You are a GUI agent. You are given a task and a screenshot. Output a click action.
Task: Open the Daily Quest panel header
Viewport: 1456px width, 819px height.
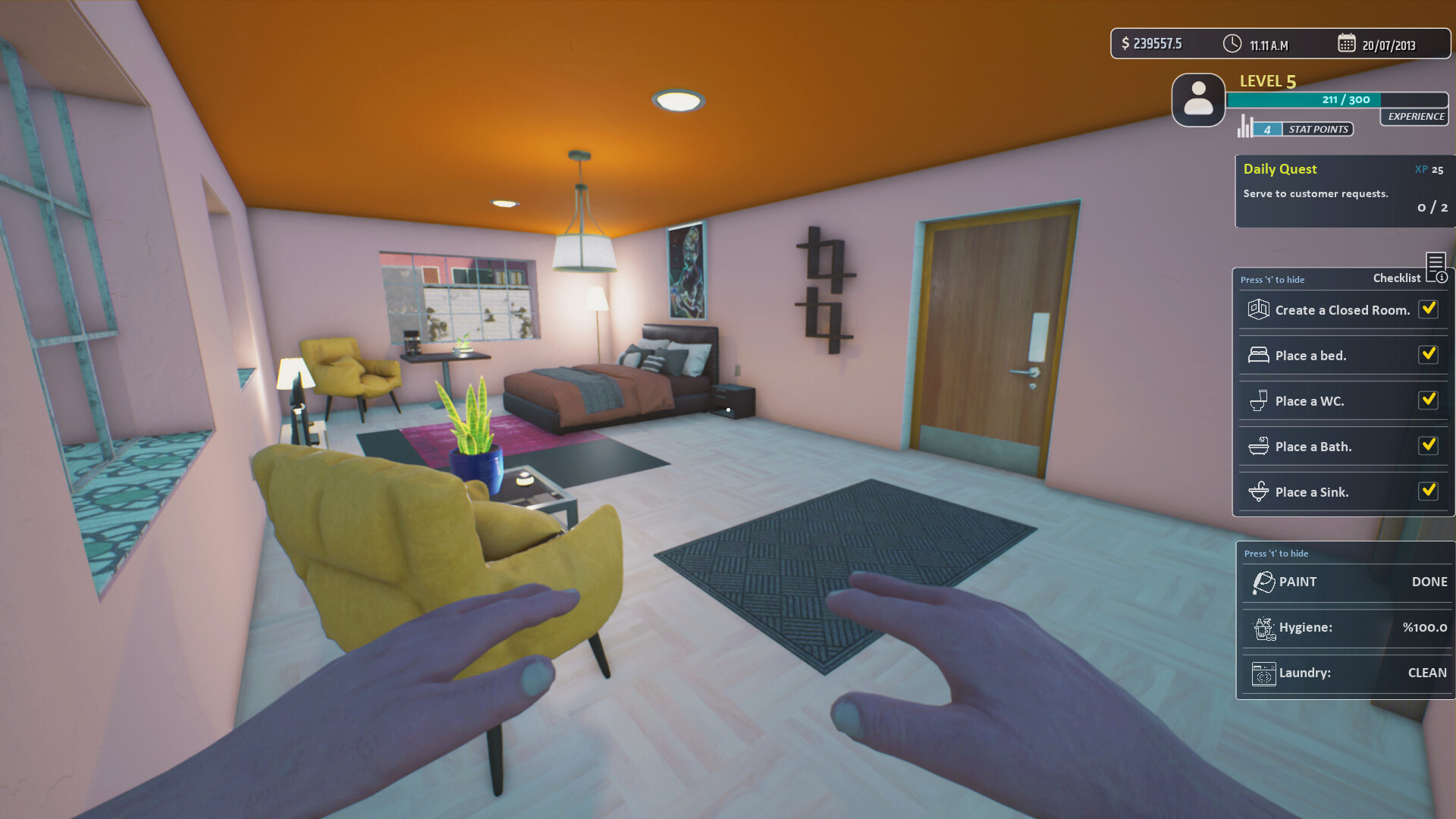click(1280, 168)
